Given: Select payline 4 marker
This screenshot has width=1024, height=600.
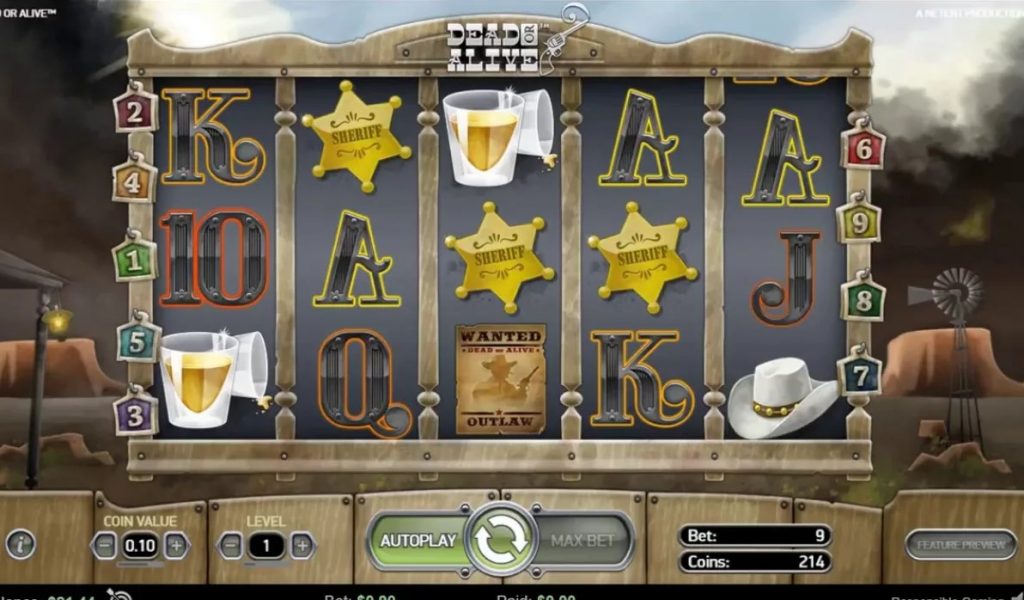Looking at the screenshot, I should (135, 184).
